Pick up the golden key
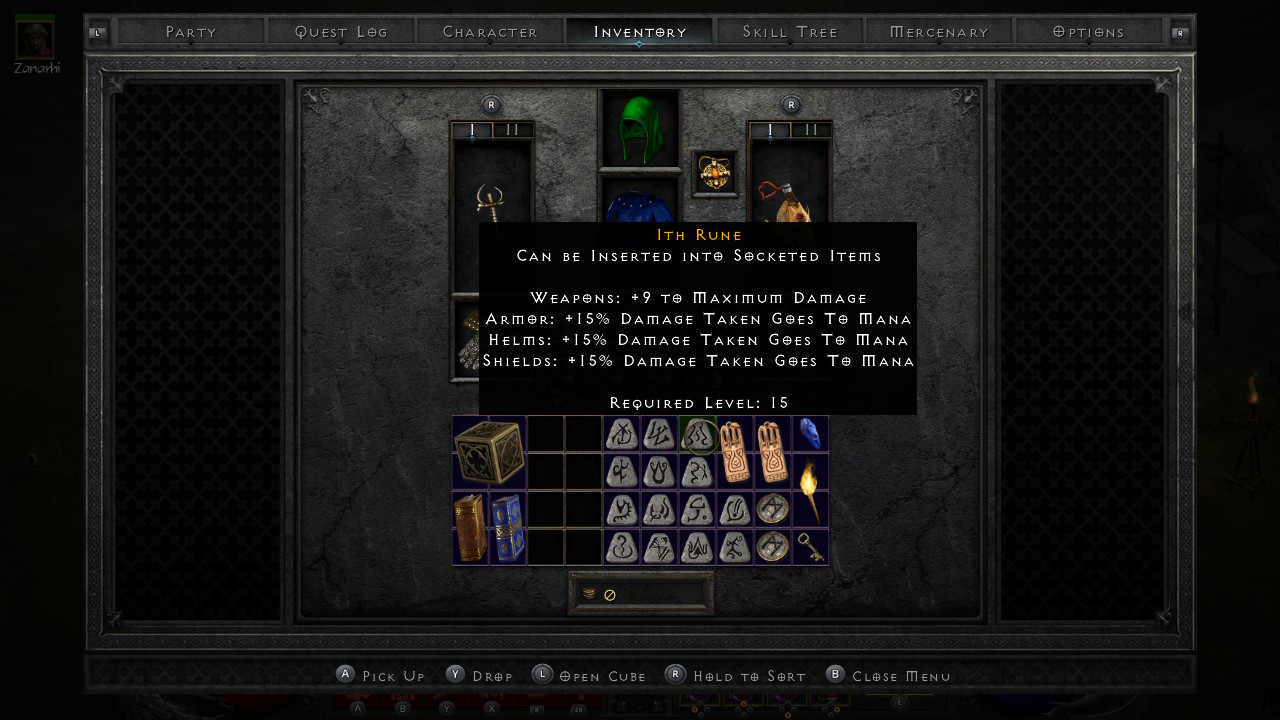The height and width of the screenshot is (720, 1280). click(x=810, y=546)
